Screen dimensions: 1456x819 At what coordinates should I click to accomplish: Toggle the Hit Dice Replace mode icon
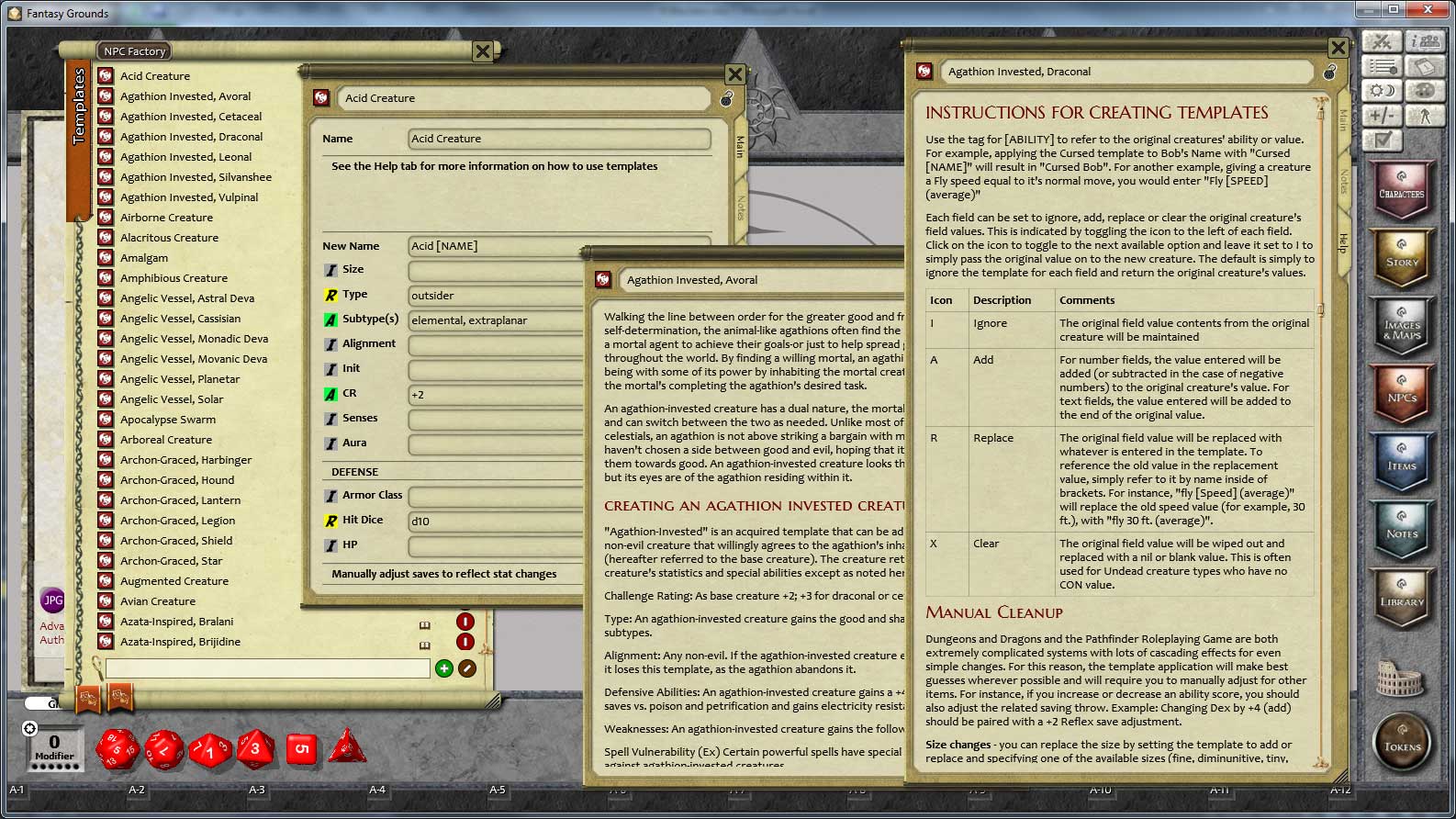pyautogui.click(x=331, y=522)
